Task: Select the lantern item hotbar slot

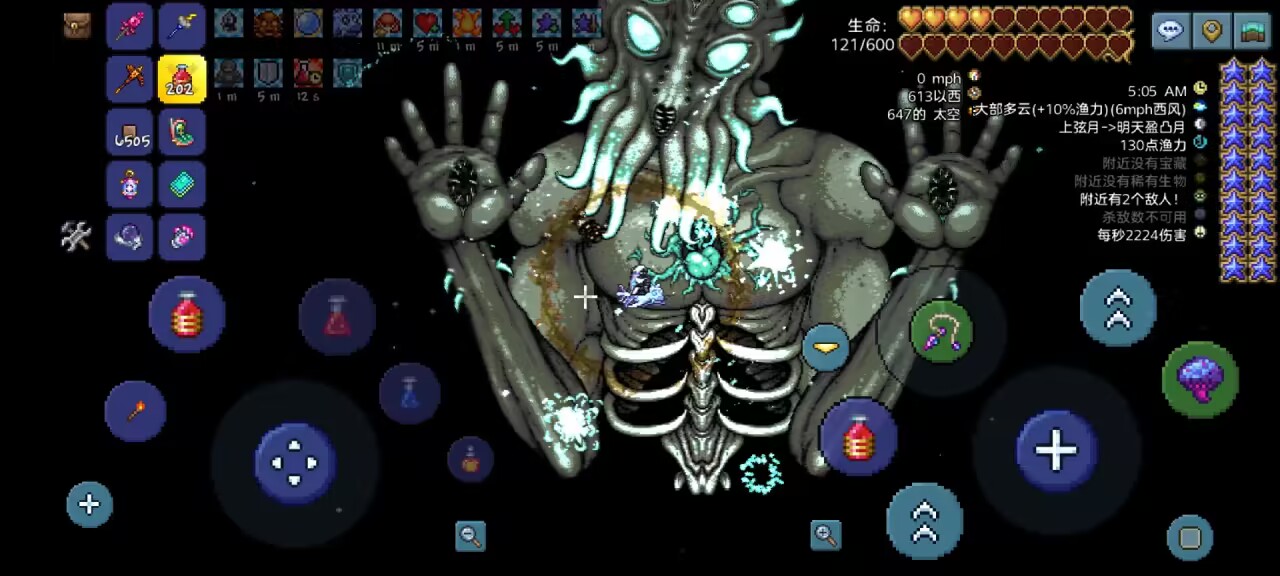Action: pos(130,184)
